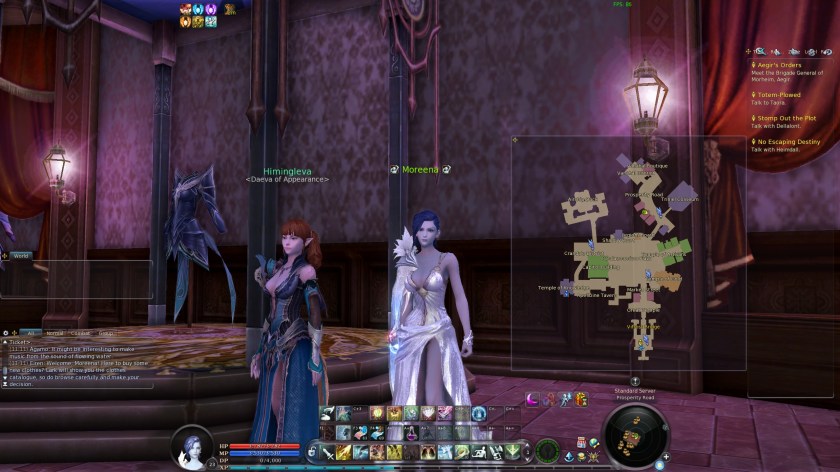Switch chat to the Group tab
Screen dimensions: 840x472
tap(106, 333)
